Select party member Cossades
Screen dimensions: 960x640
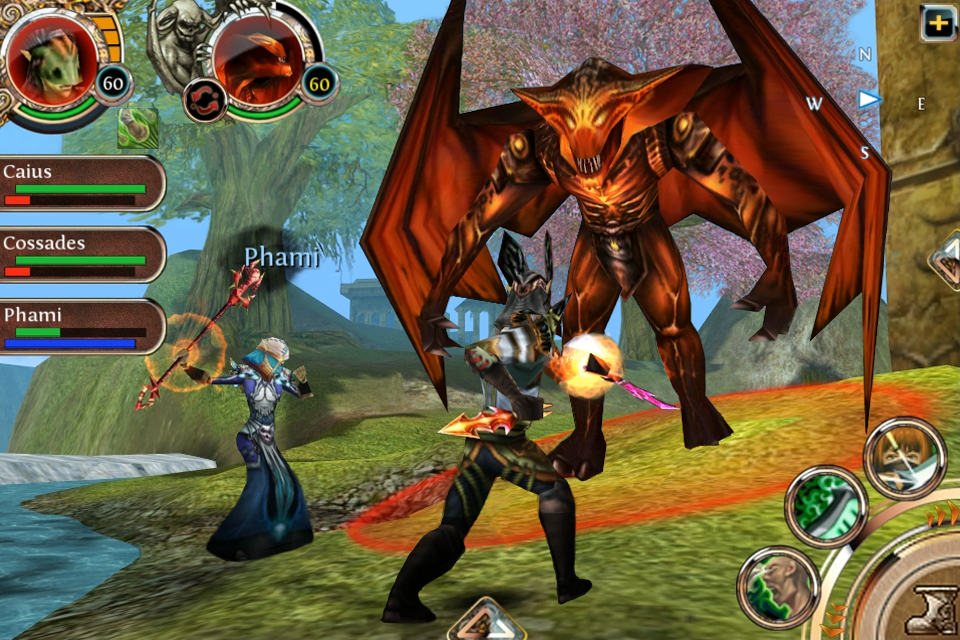[82, 255]
